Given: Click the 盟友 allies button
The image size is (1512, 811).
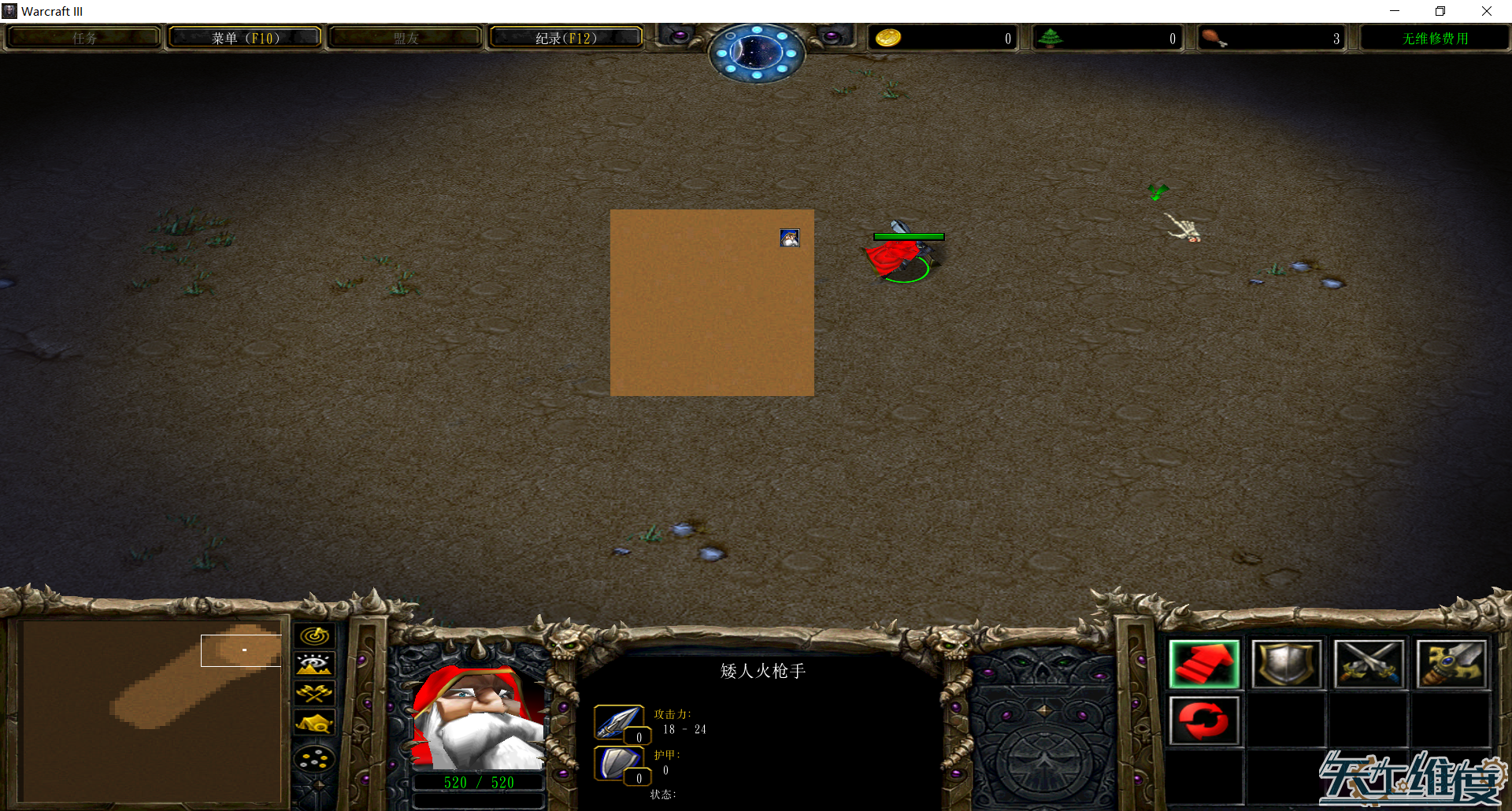Looking at the screenshot, I should 404,36.
